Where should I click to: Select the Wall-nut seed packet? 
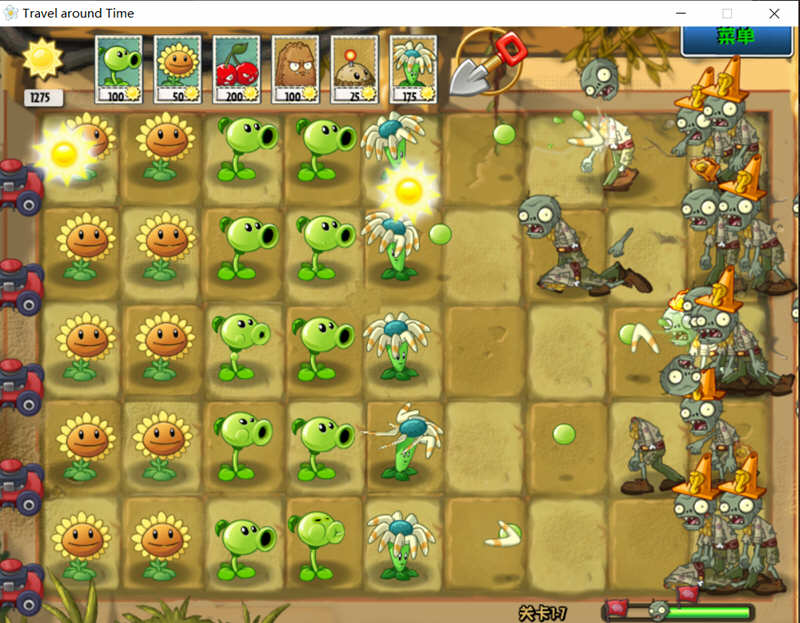pos(295,69)
